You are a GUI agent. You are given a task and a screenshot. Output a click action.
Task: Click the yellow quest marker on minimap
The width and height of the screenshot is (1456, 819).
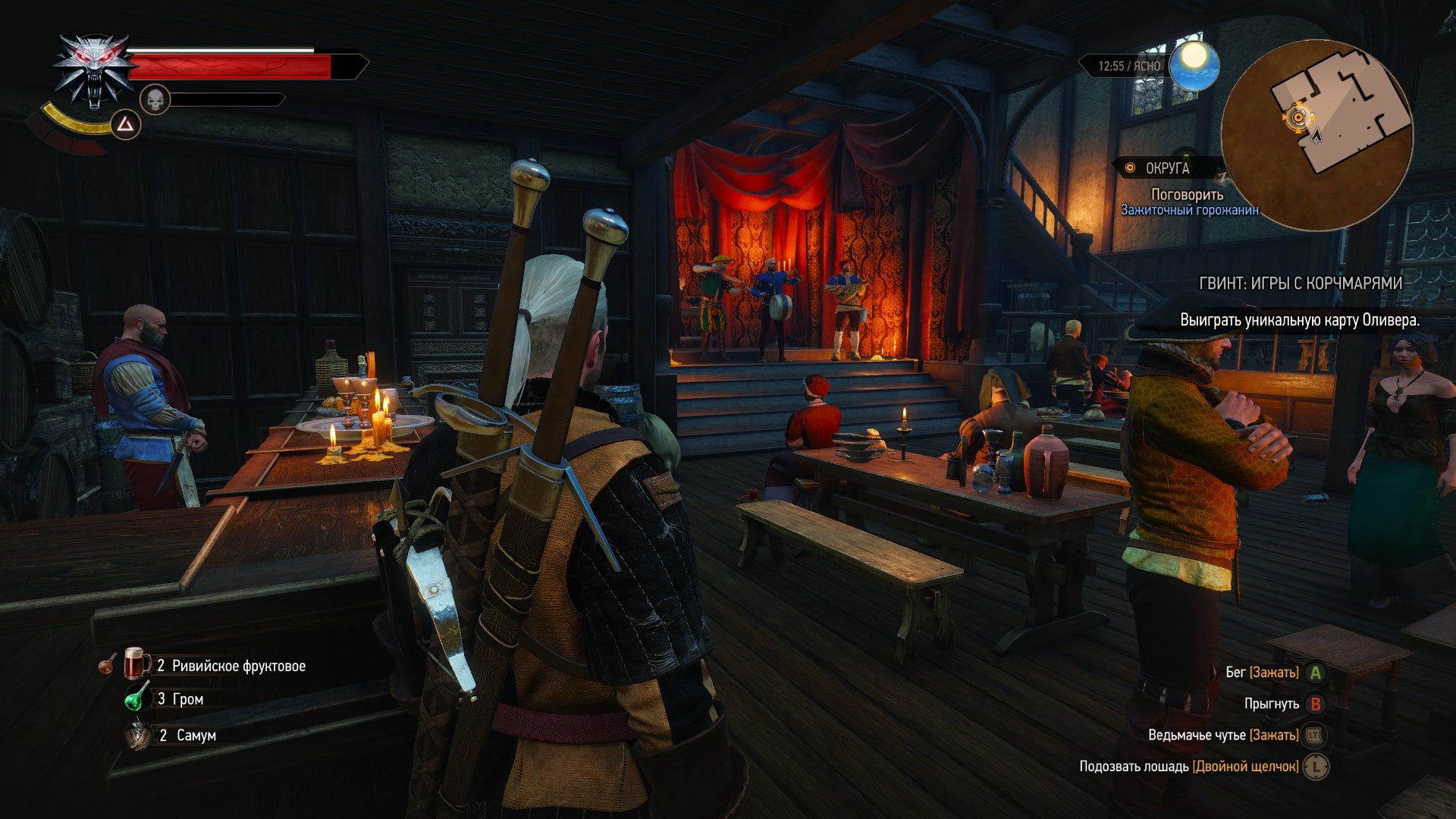pos(1298,118)
